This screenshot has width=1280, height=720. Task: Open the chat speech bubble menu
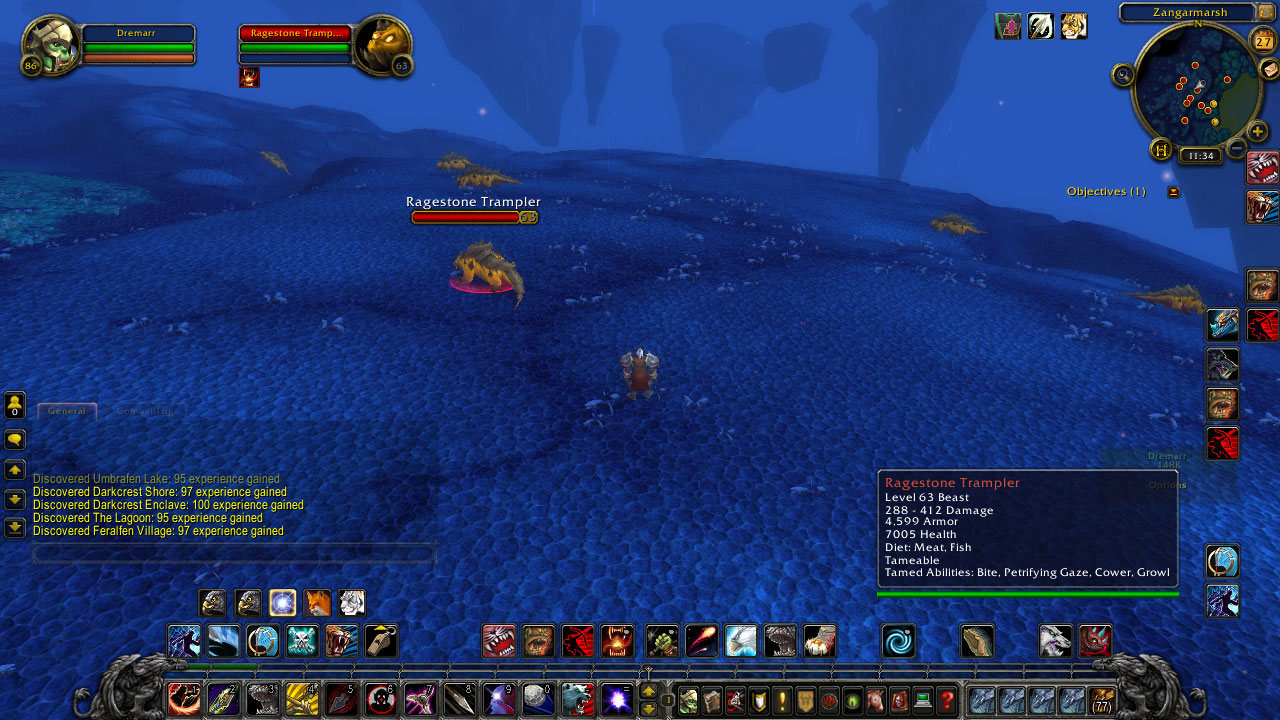tap(15, 440)
